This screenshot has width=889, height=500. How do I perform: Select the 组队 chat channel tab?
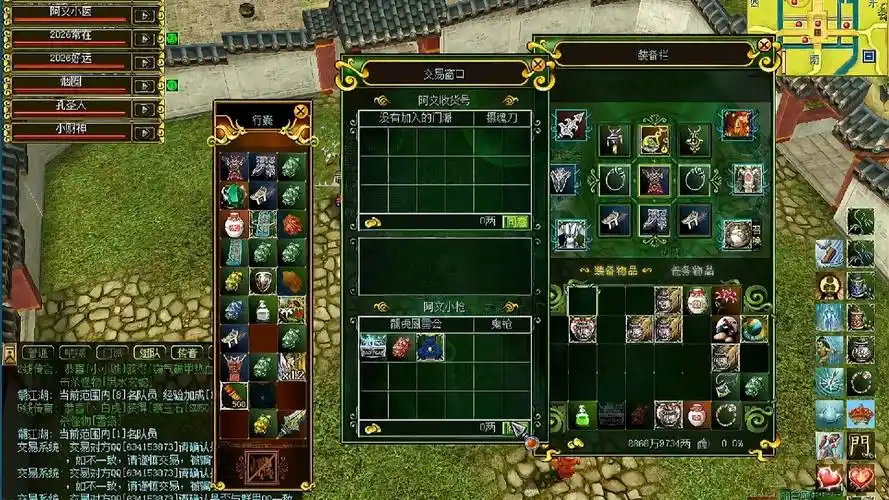(x=148, y=353)
